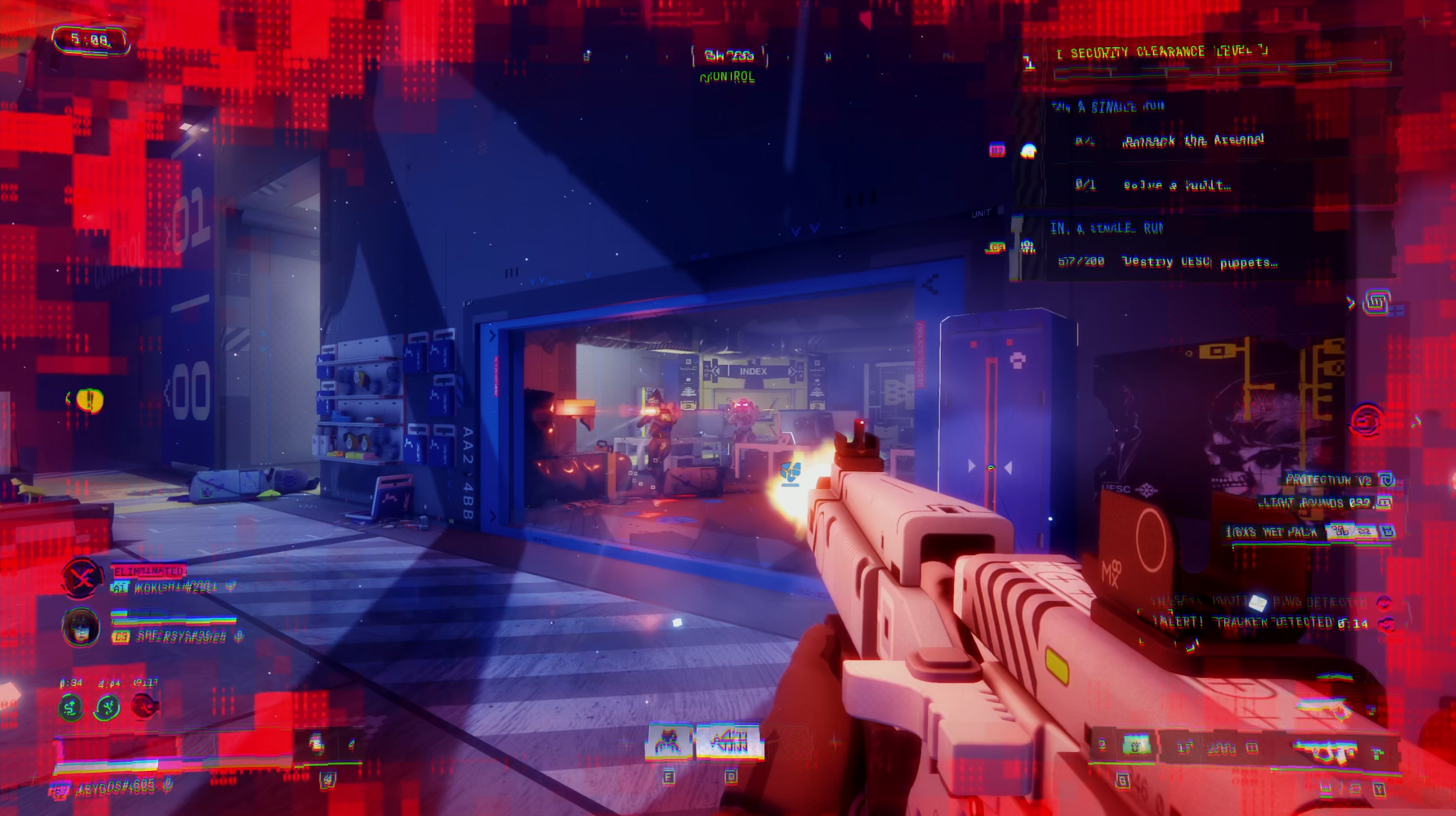Open the spiral square icon under objectives
The height and width of the screenshot is (816, 1456).
1376,303
